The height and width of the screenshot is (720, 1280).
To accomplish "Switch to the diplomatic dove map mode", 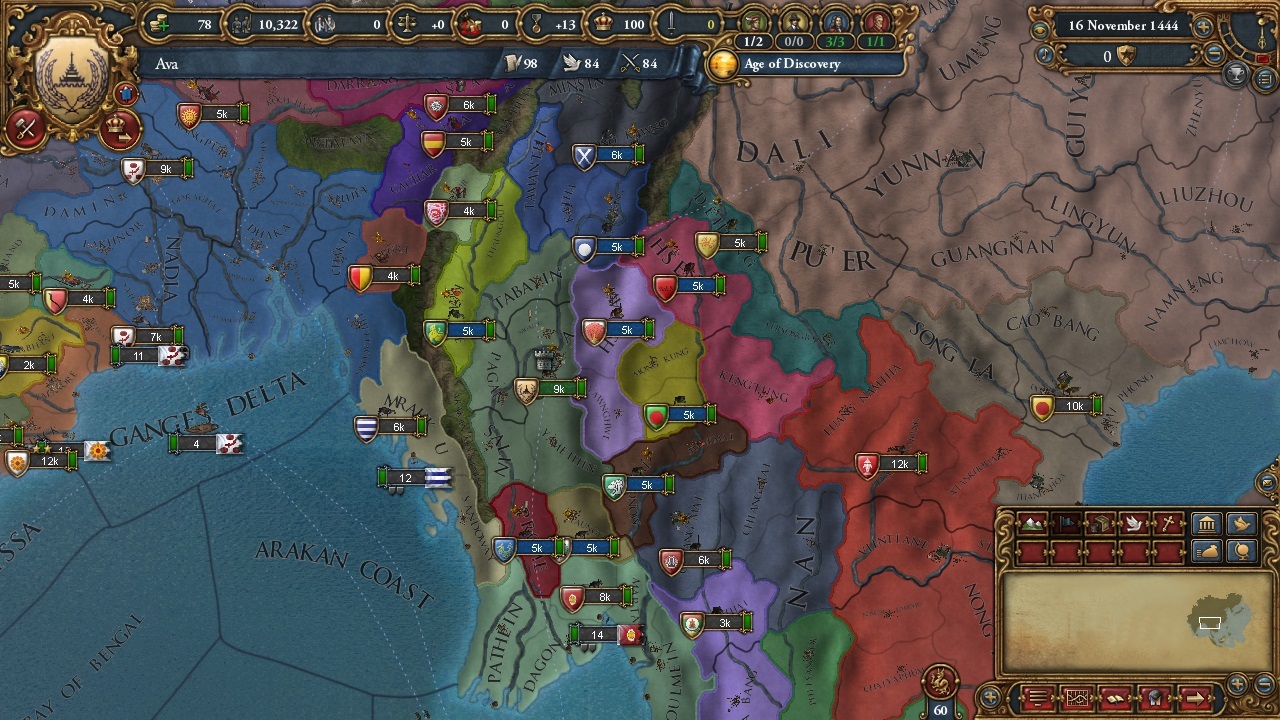I will [1134, 524].
